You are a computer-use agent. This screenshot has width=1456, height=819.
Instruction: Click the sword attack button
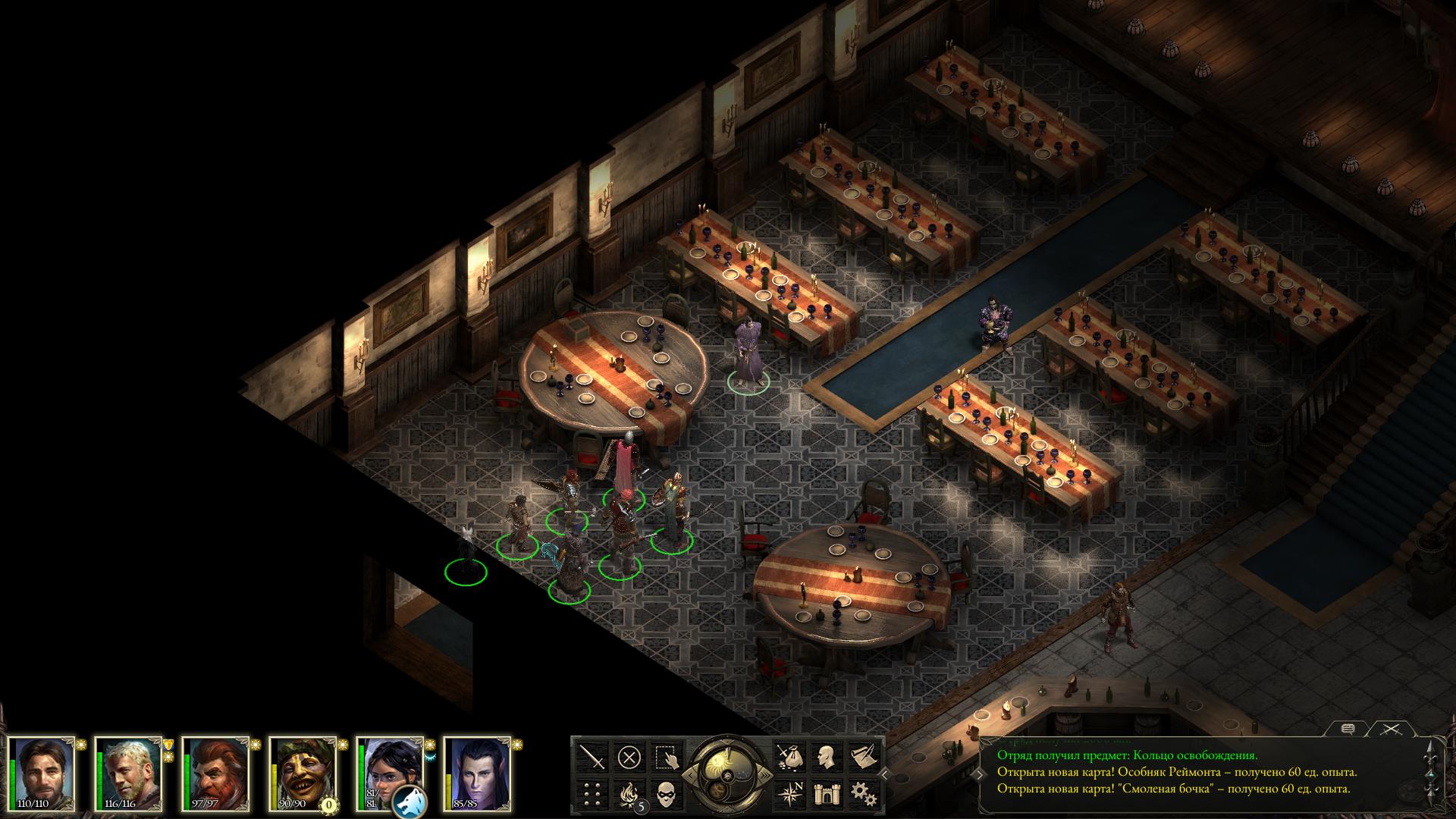point(593,757)
